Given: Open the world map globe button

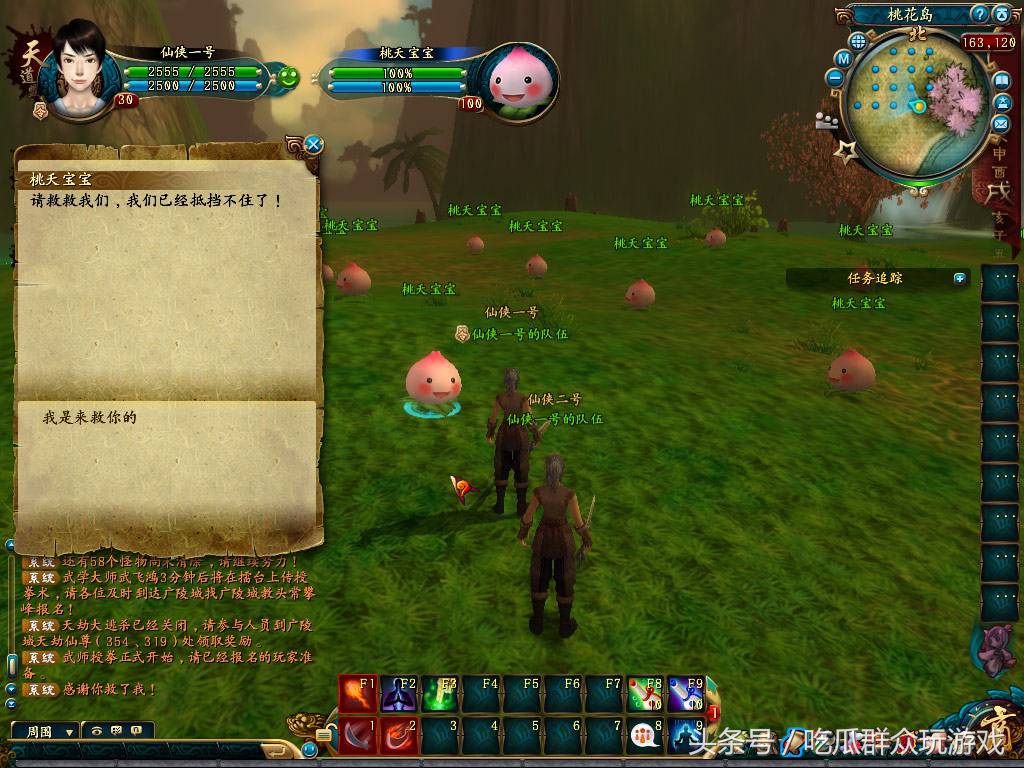Looking at the screenshot, I should 858,42.
